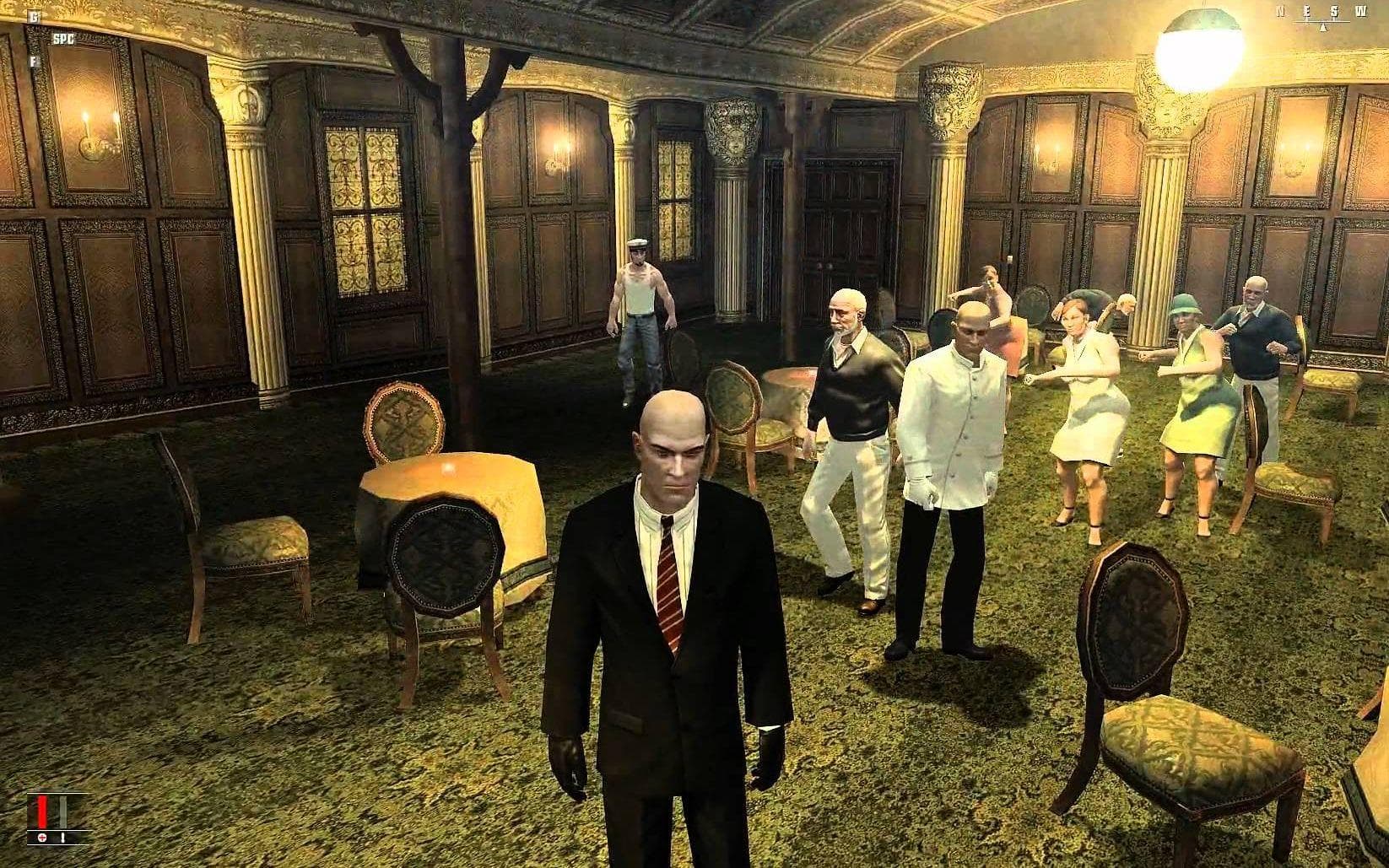1389x868 pixels.
Task: Click the white syringe indicator in the HUD
Action: coord(62,838)
